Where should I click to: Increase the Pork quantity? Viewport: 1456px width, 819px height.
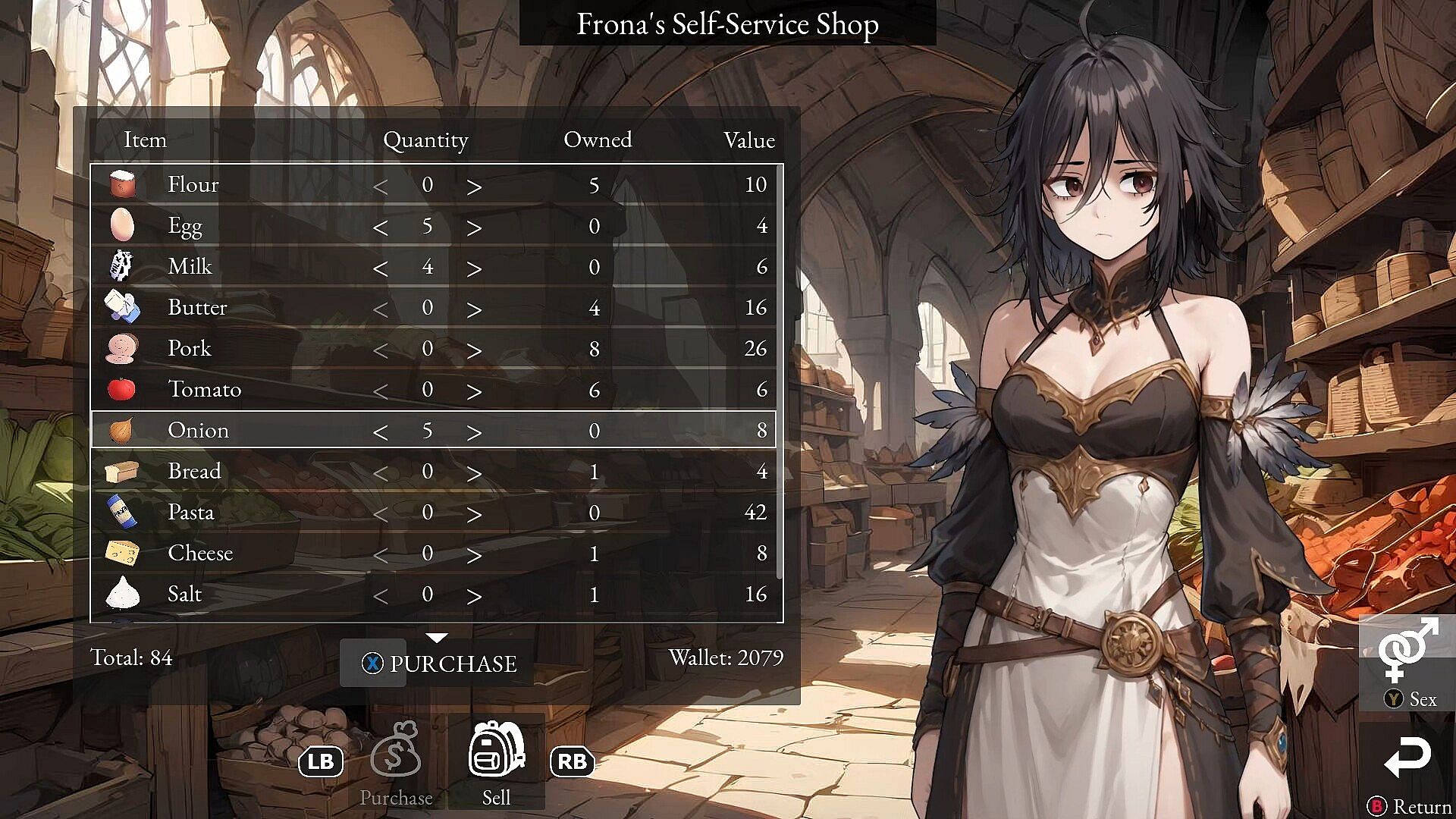click(474, 350)
